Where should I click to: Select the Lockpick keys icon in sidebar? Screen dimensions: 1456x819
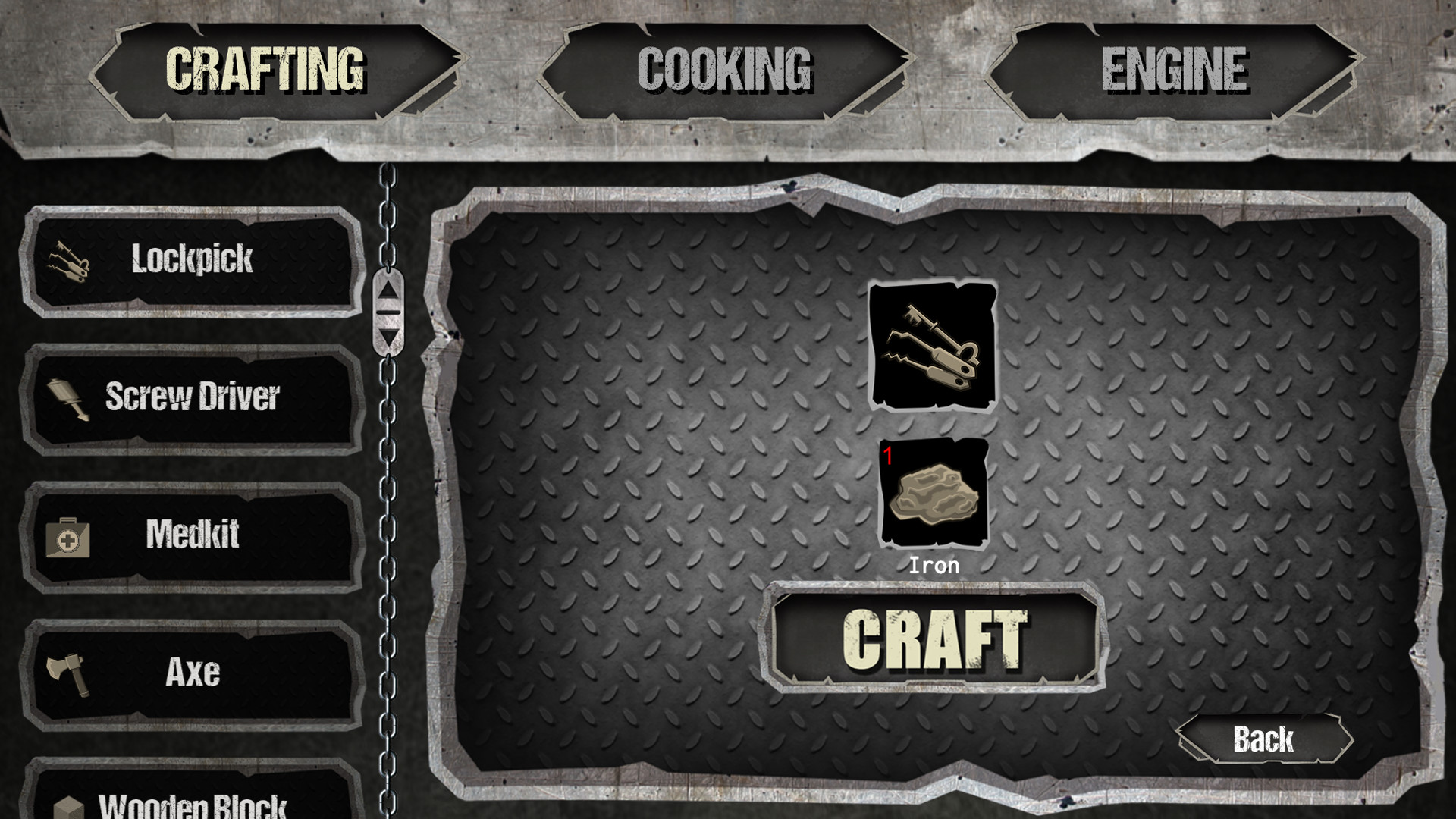(x=68, y=261)
